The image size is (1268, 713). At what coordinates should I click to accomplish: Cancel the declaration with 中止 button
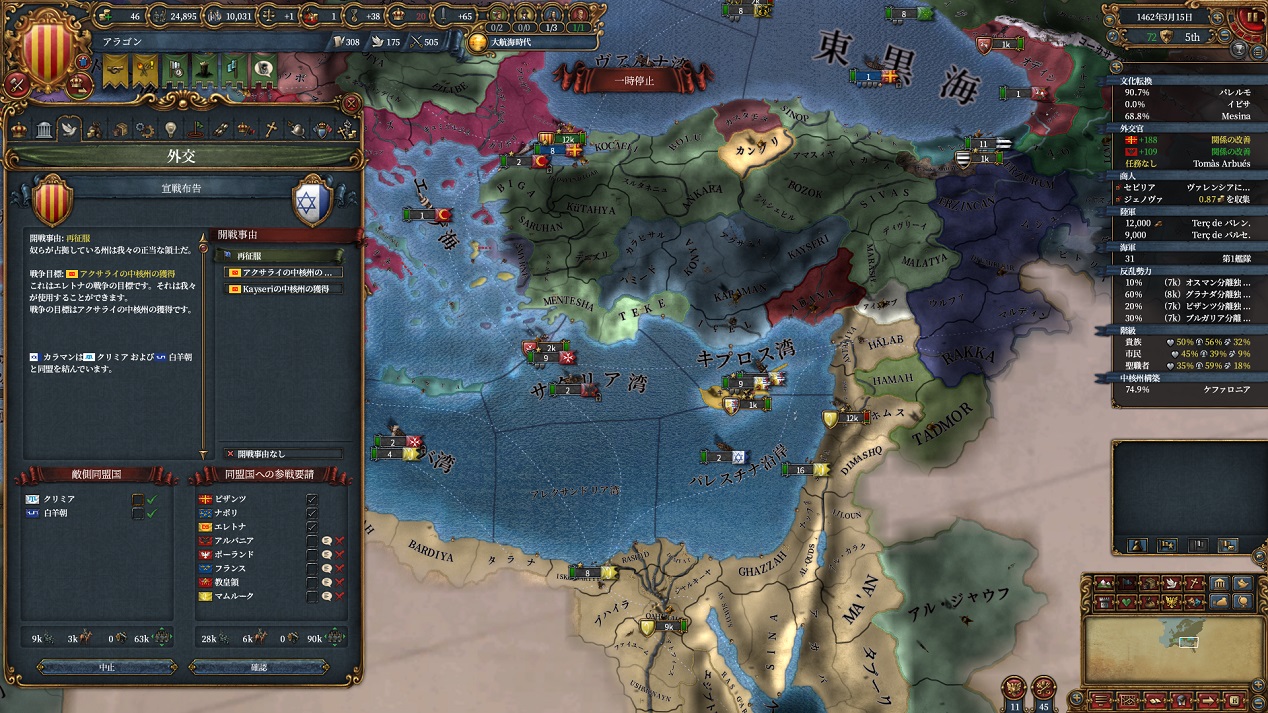point(107,667)
